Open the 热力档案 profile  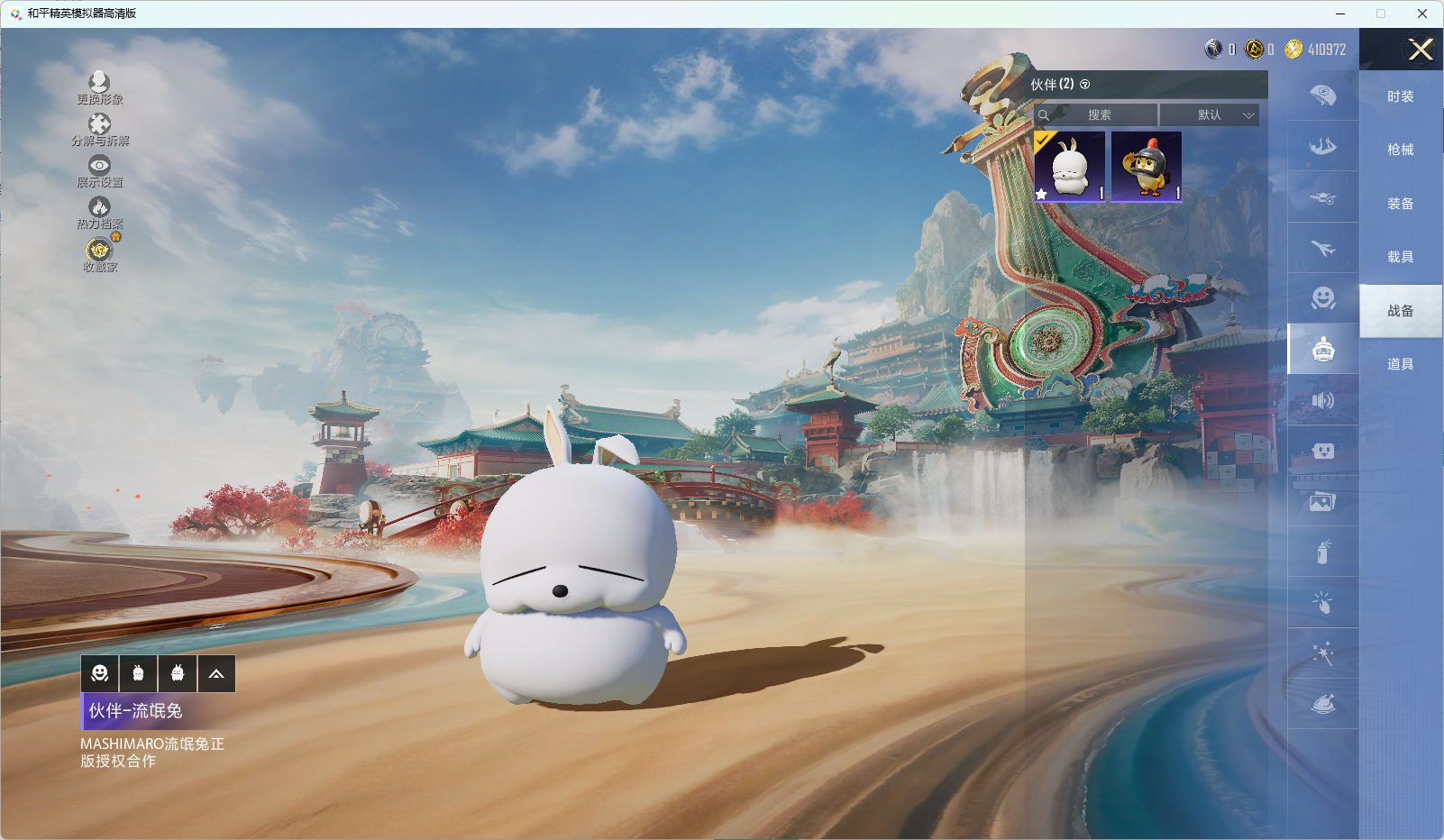(99, 212)
